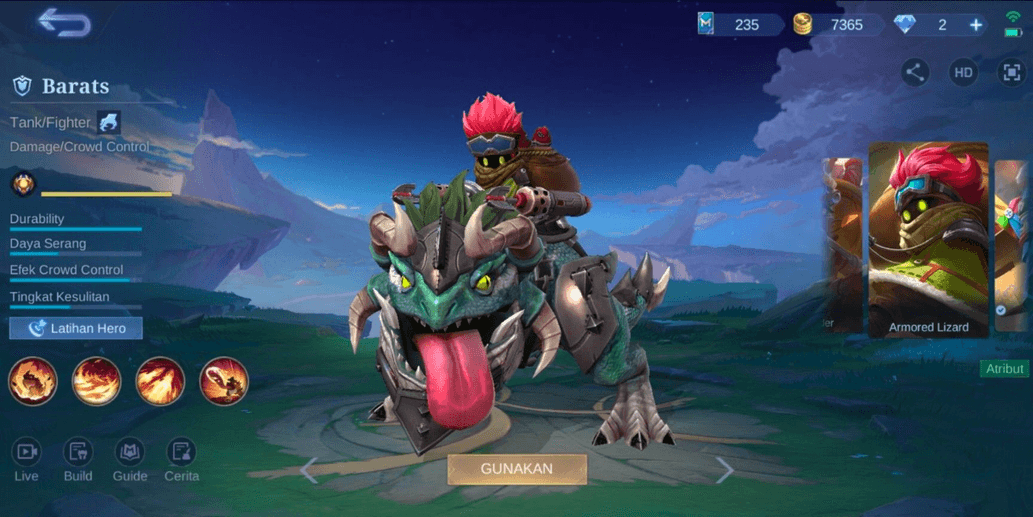Share the hero with share icon

(914, 72)
